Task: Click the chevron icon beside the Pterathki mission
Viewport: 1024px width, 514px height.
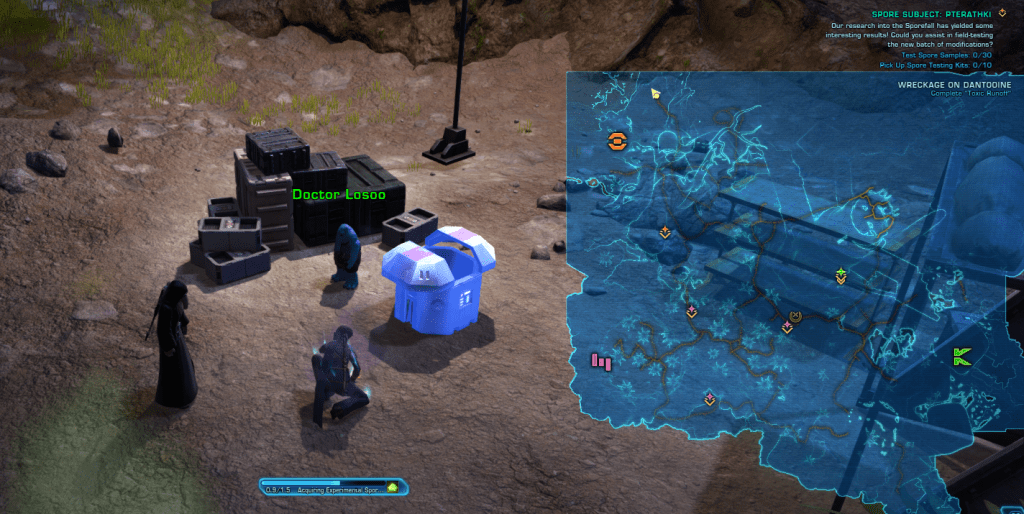Action: click(x=1003, y=13)
